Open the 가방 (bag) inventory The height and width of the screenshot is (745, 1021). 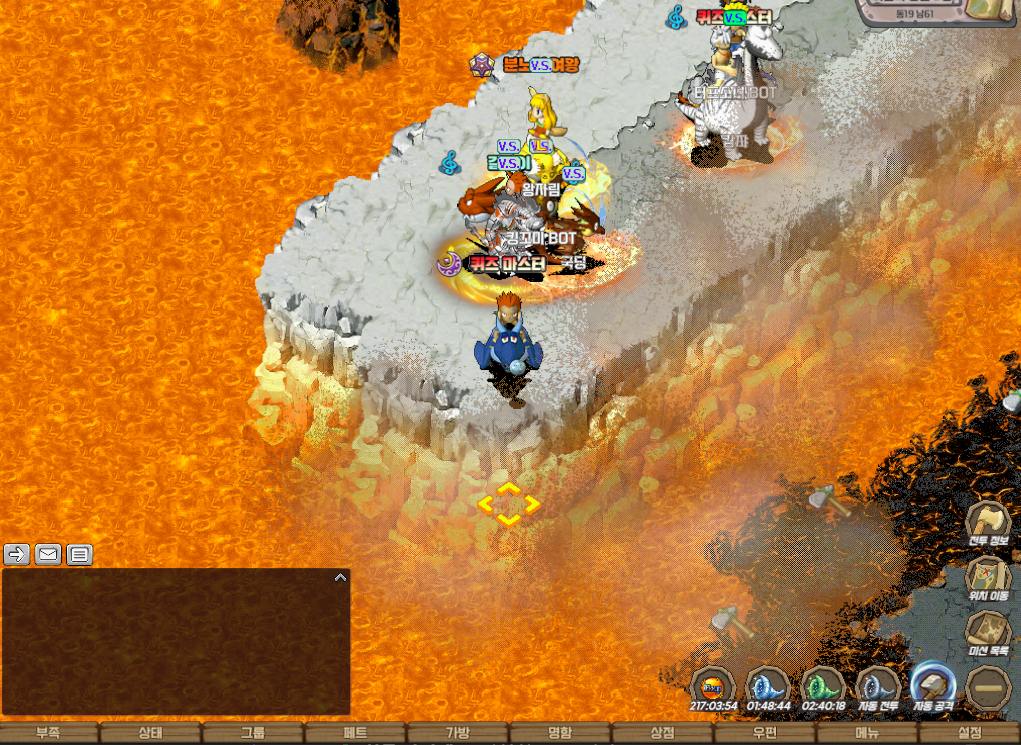click(x=458, y=733)
